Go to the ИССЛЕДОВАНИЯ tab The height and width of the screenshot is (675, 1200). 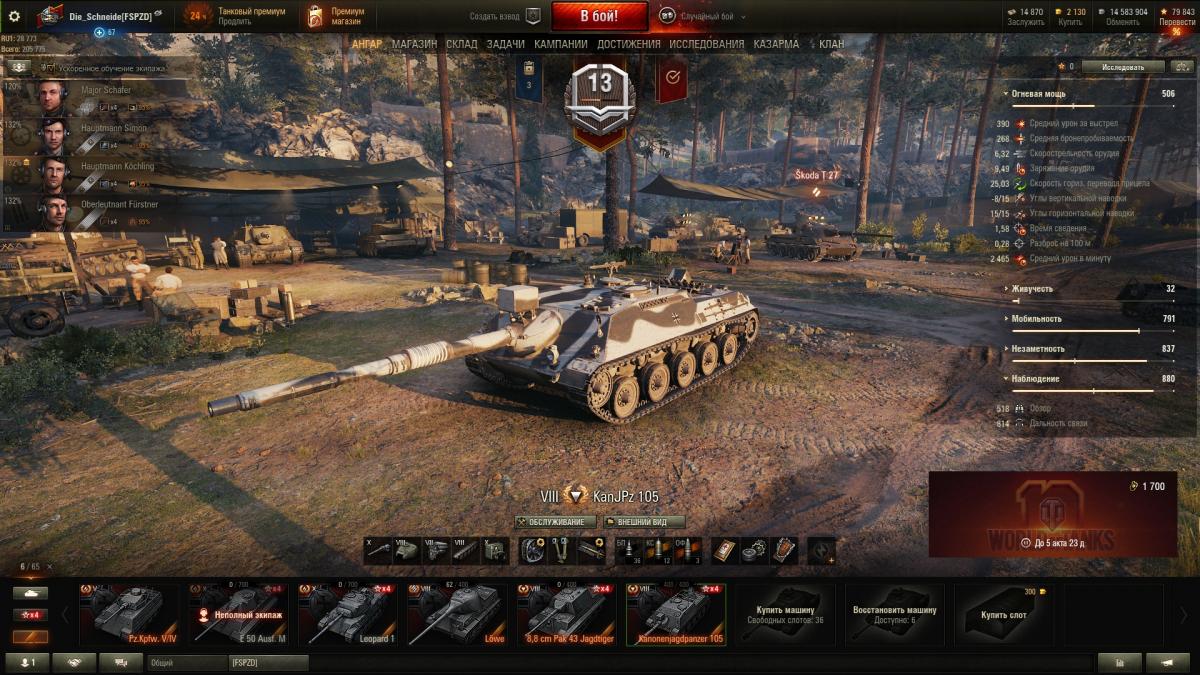point(706,44)
